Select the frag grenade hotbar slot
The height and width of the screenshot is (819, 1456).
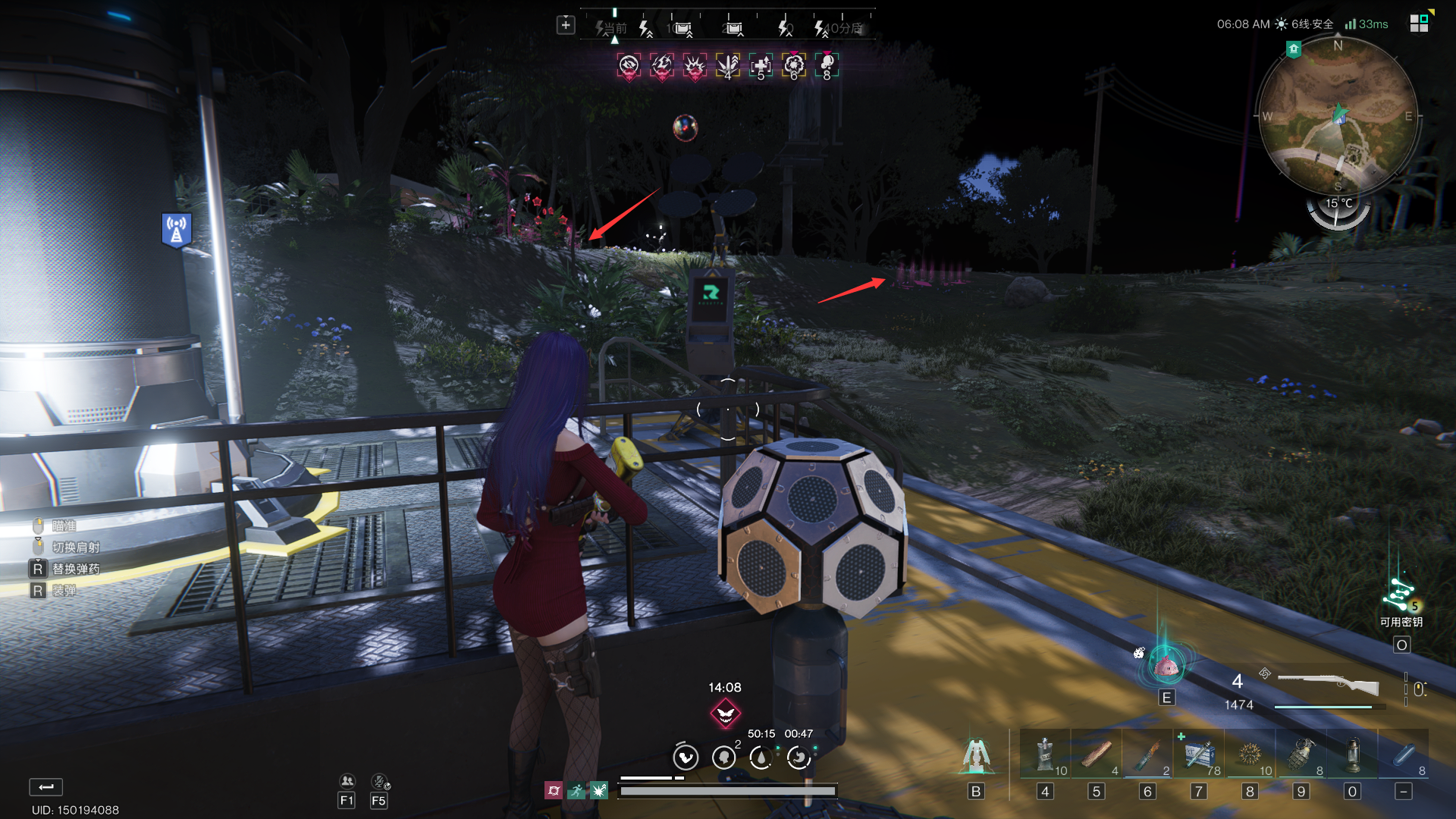[1301, 755]
